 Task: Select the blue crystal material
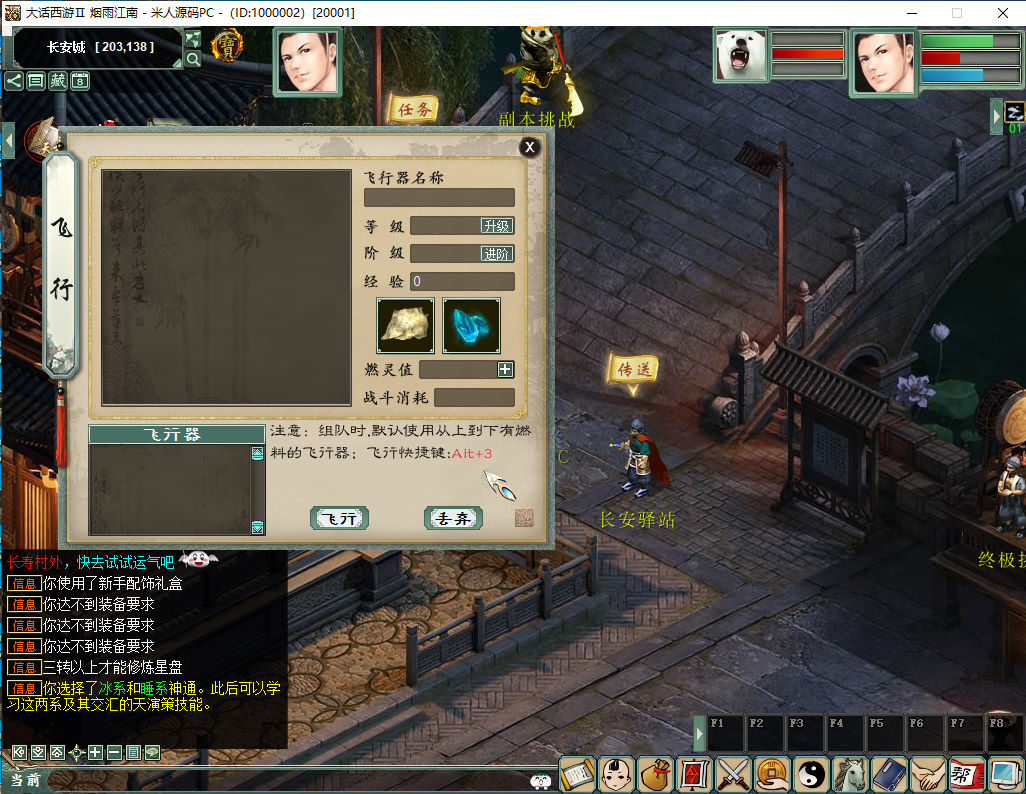(x=471, y=326)
